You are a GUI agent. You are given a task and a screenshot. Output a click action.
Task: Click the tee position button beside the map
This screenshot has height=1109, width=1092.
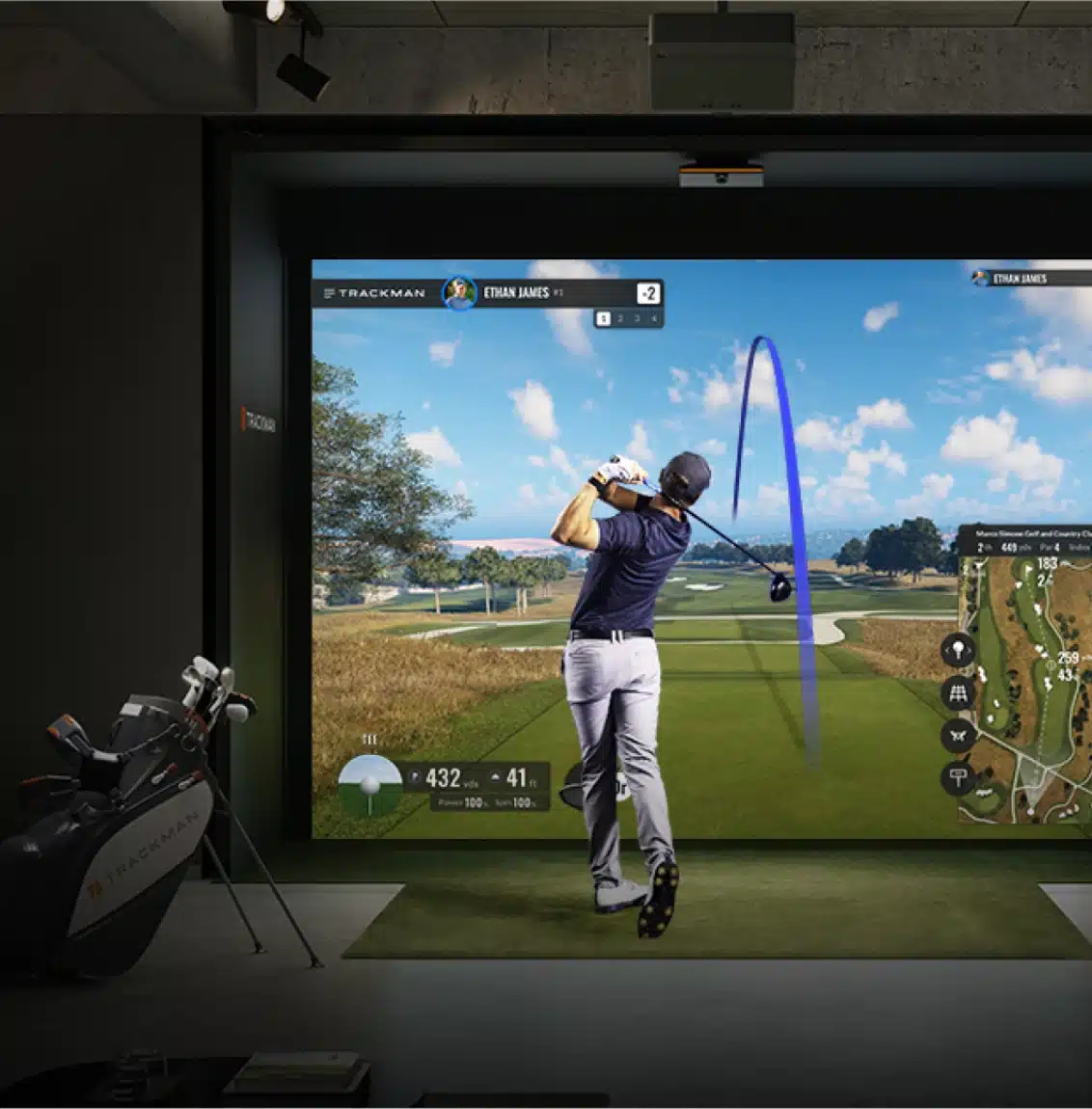[x=958, y=650]
